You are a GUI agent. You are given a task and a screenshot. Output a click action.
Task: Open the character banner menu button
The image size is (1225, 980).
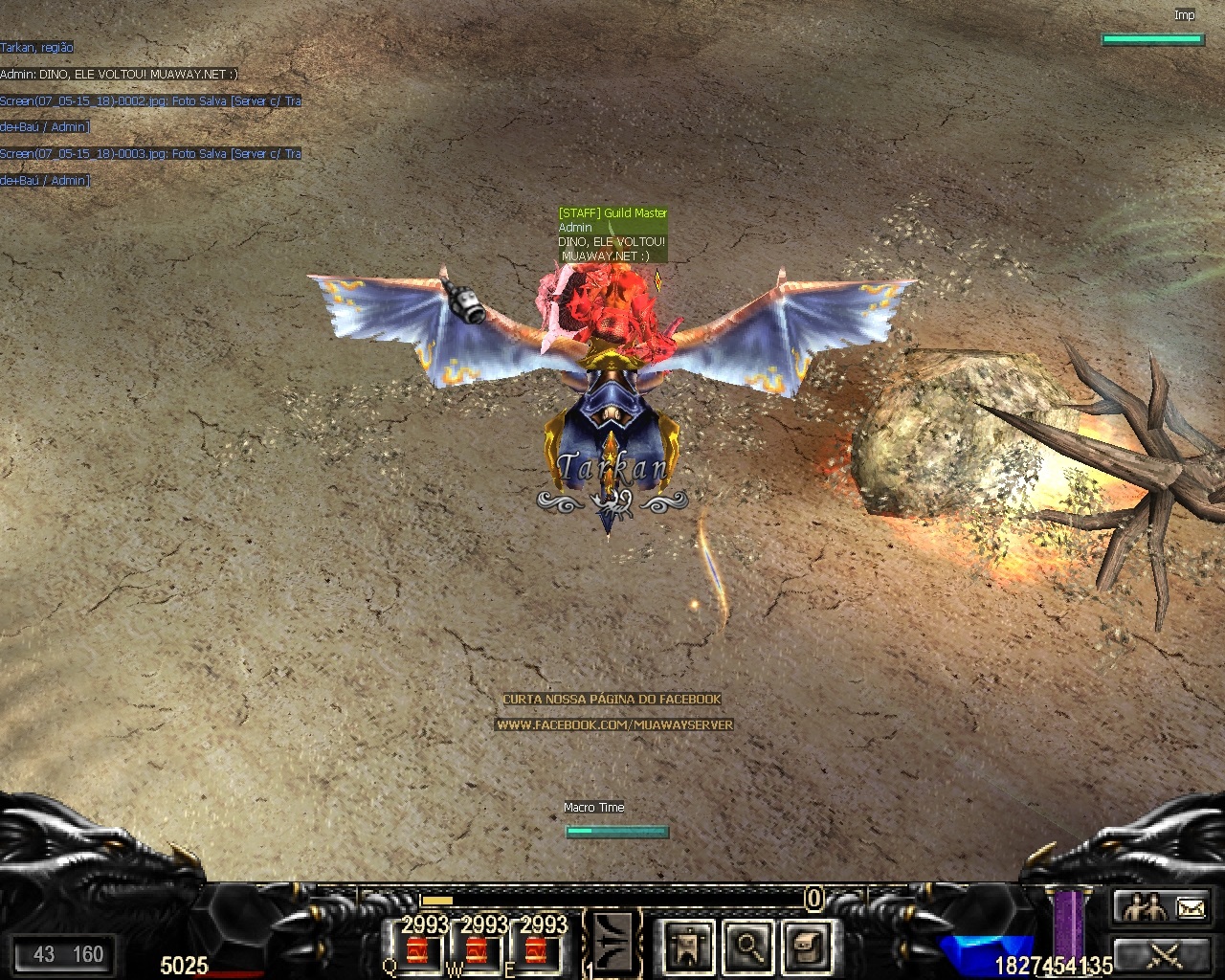[x=688, y=946]
